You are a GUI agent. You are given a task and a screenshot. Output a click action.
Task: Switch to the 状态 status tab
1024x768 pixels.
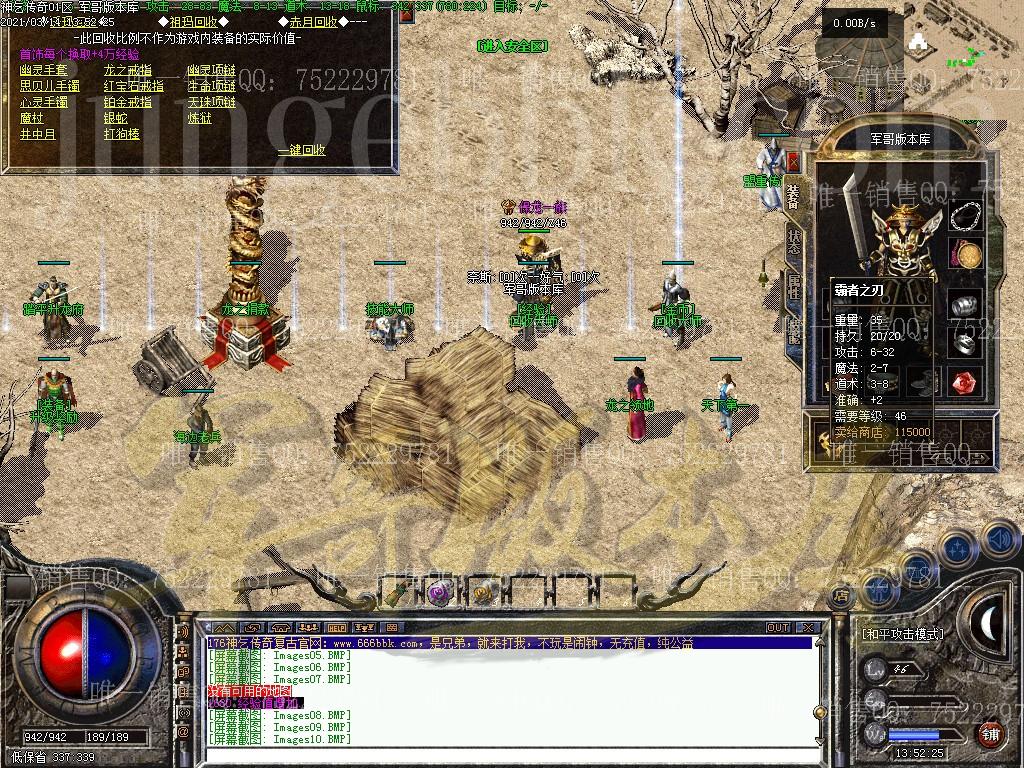click(793, 242)
